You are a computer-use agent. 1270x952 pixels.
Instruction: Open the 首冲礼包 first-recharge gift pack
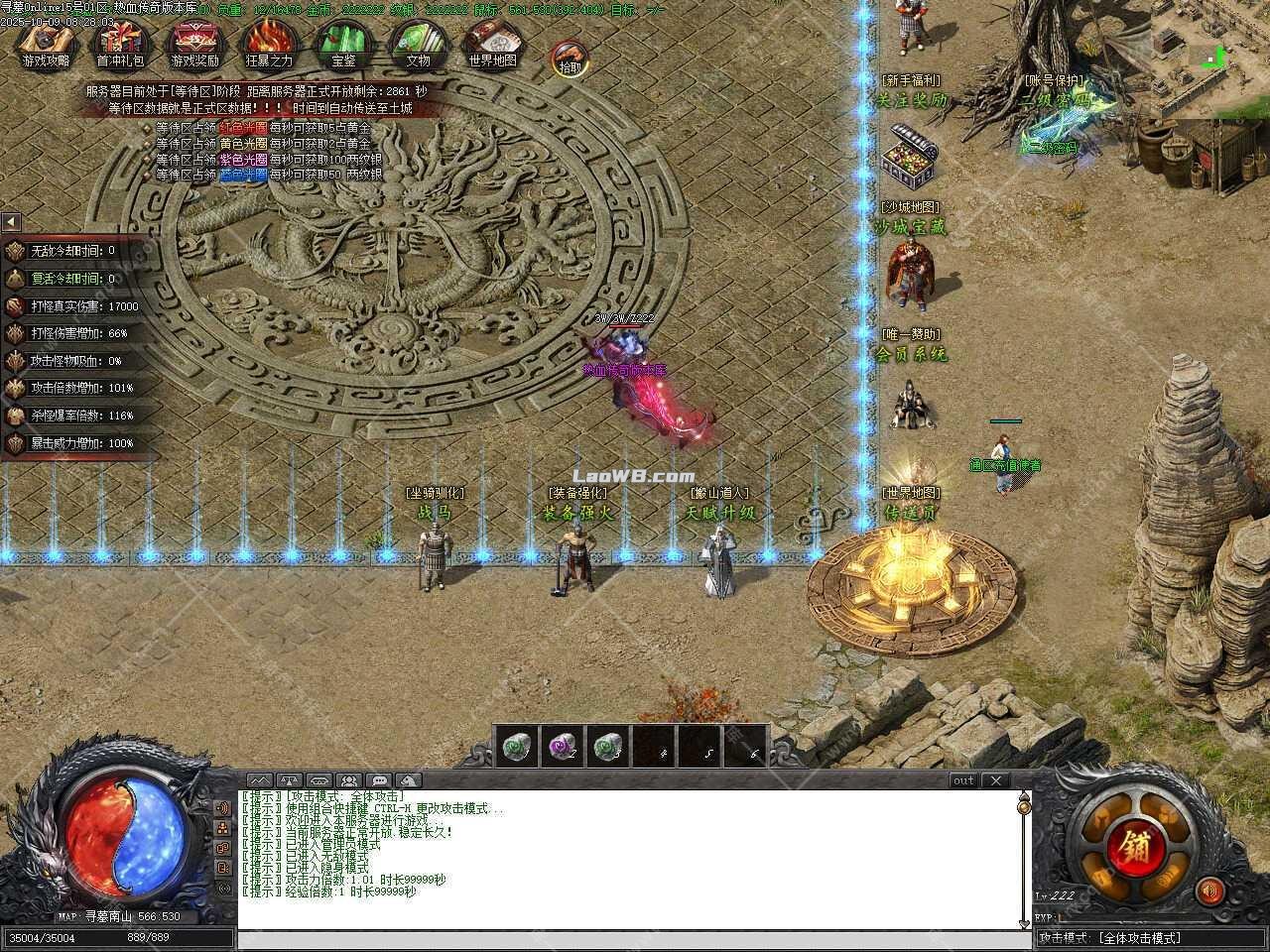pos(120,44)
